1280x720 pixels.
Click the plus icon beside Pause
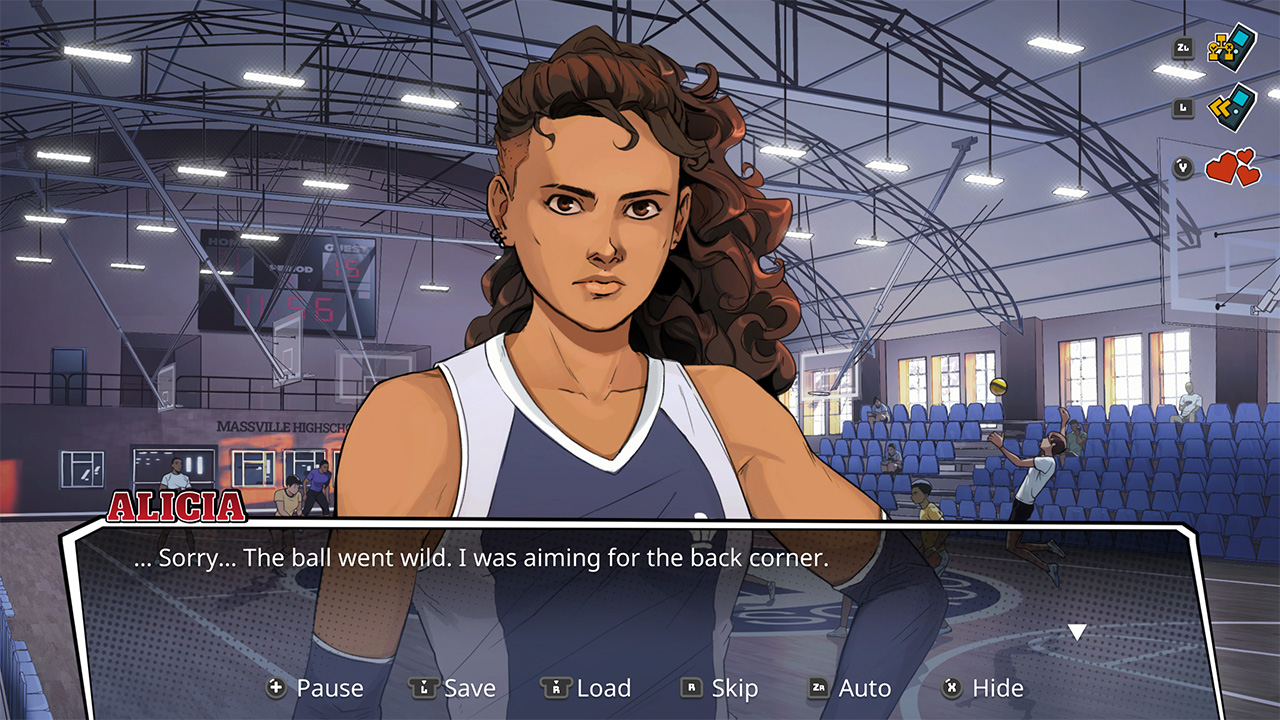click(x=274, y=687)
